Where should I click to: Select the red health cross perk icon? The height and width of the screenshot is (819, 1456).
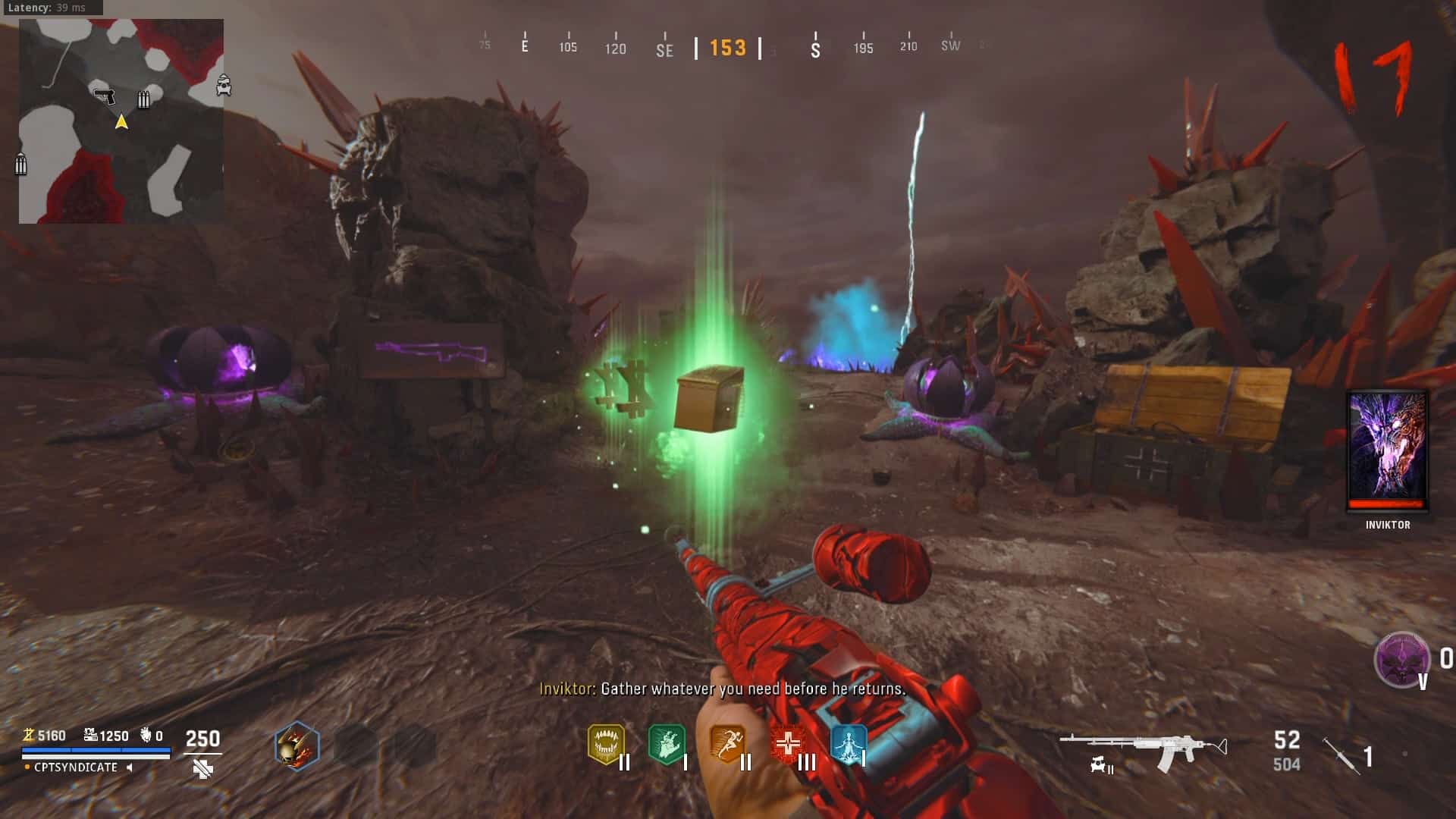788,744
